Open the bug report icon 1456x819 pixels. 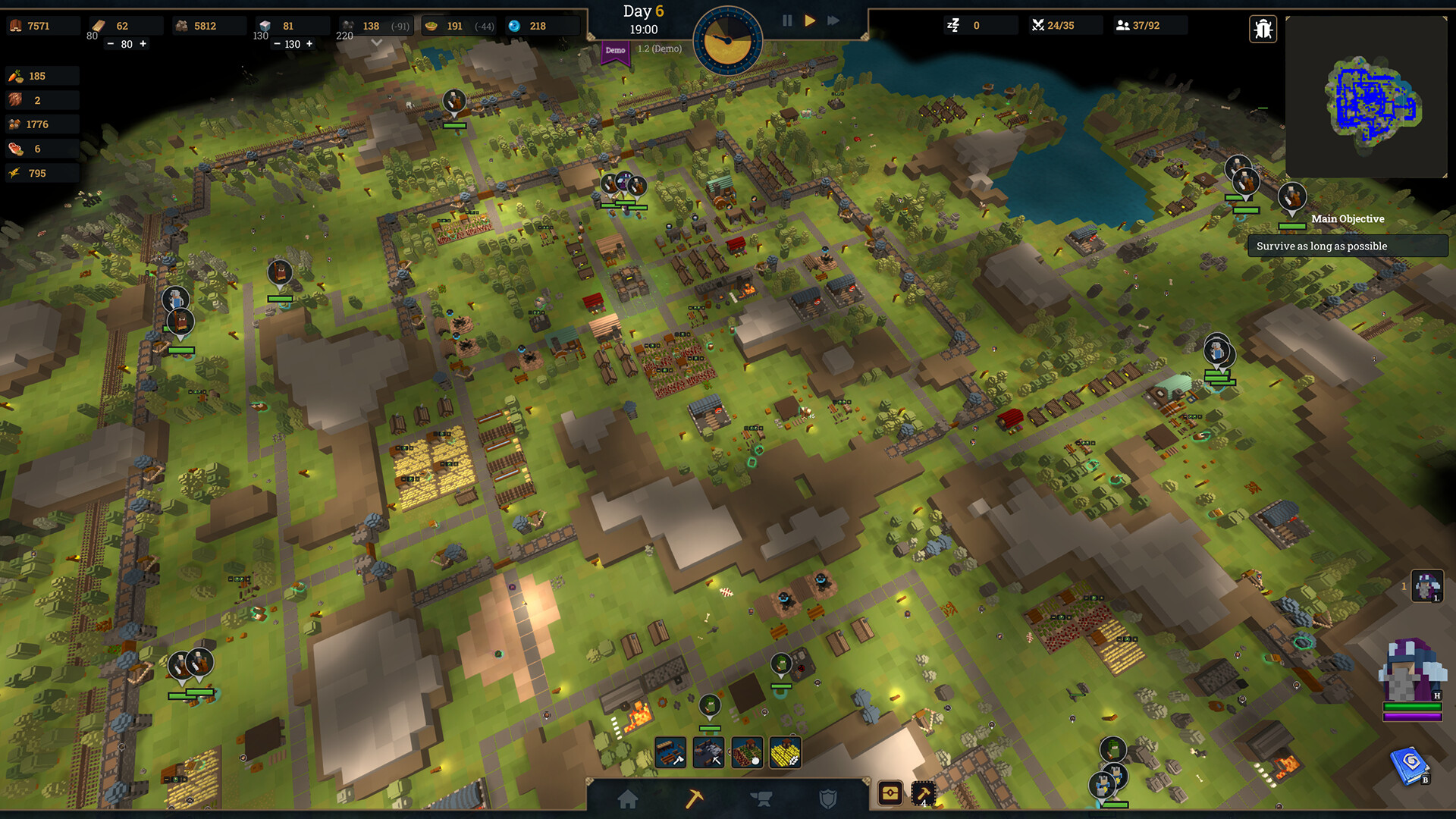[x=1263, y=27]
